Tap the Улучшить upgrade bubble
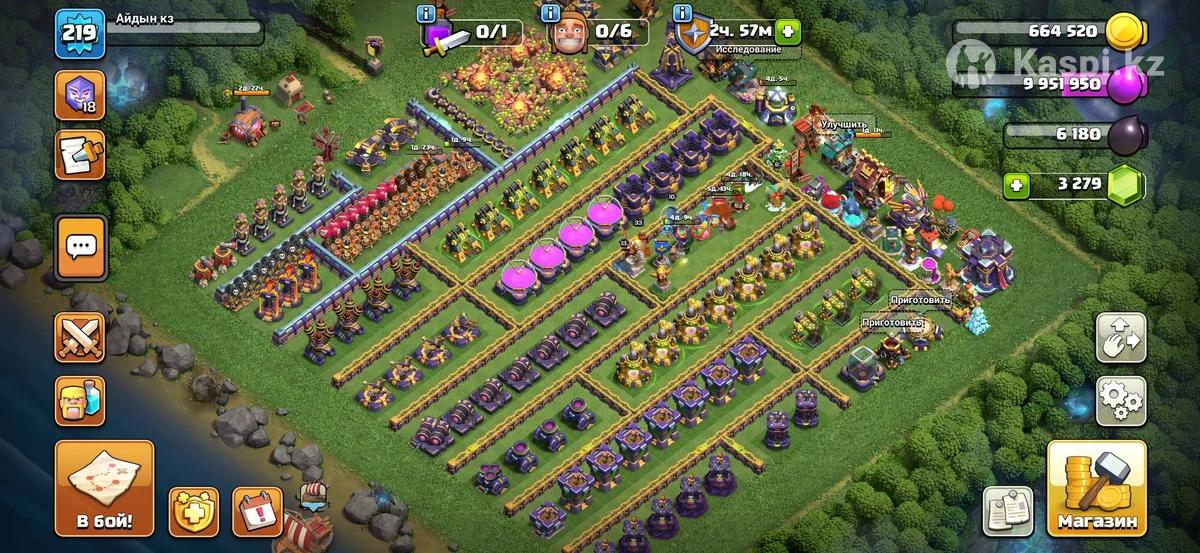The width and height of the screenshot is (1200, 553). pos(842,123)
